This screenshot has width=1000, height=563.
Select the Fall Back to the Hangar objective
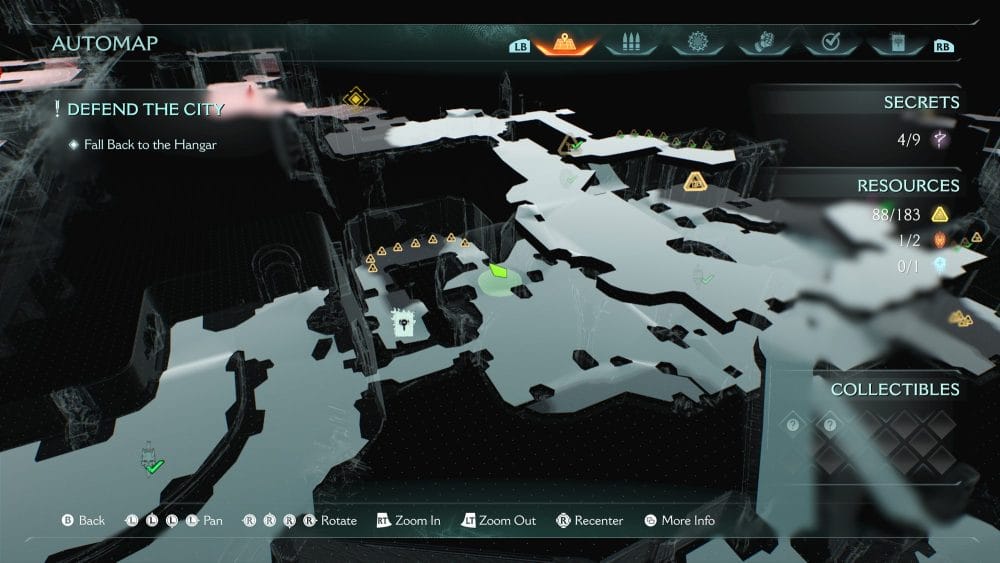point(150,145)
